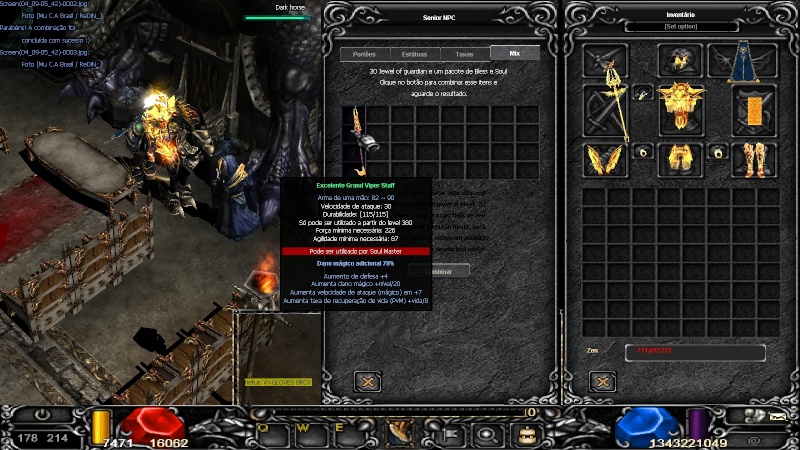
Task: Switch to the Porções tab
Action: click(365, 54)
